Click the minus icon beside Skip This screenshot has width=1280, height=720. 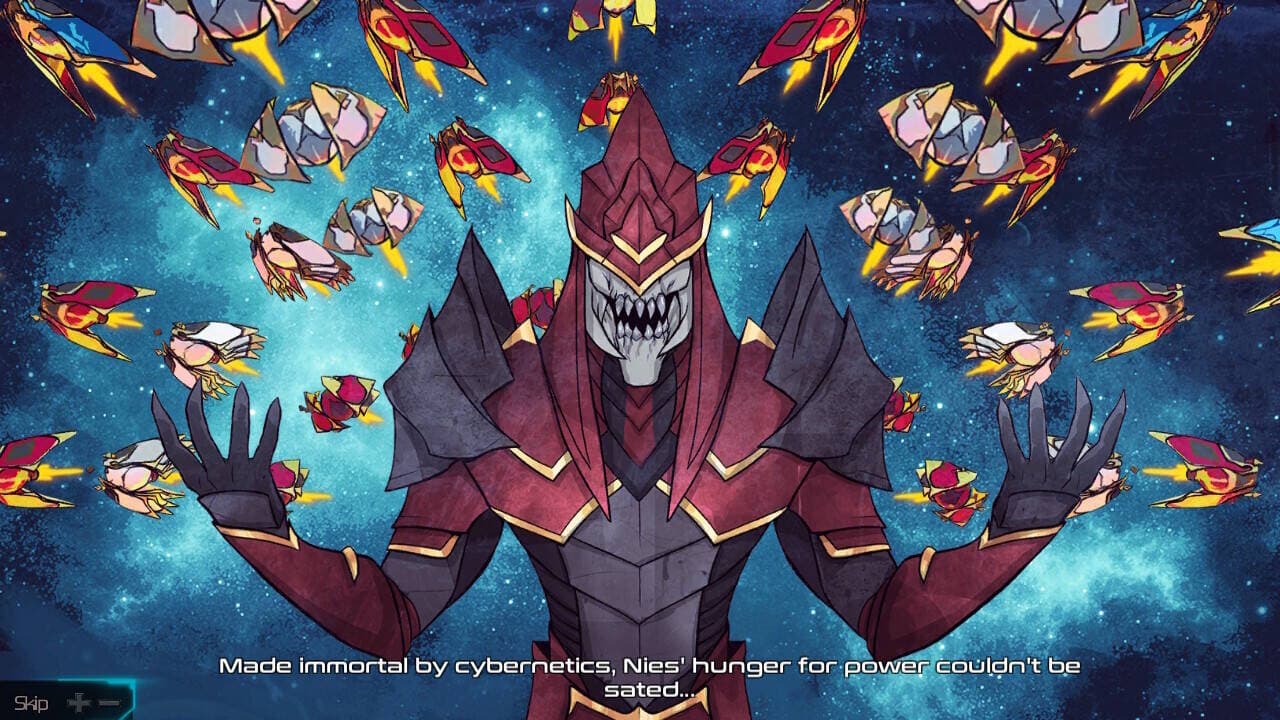pyautogui.click(x=108, y=702)
